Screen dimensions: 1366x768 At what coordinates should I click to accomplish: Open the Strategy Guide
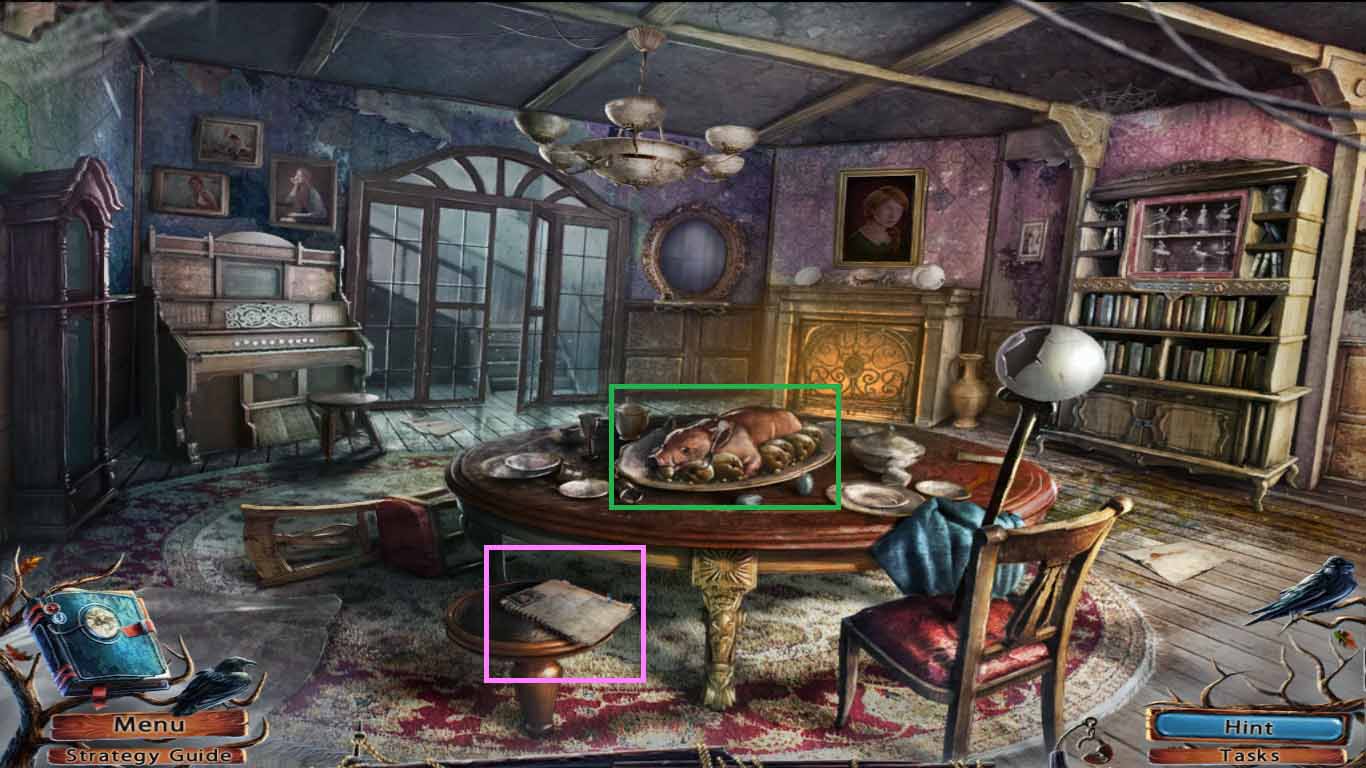(148, 755)
